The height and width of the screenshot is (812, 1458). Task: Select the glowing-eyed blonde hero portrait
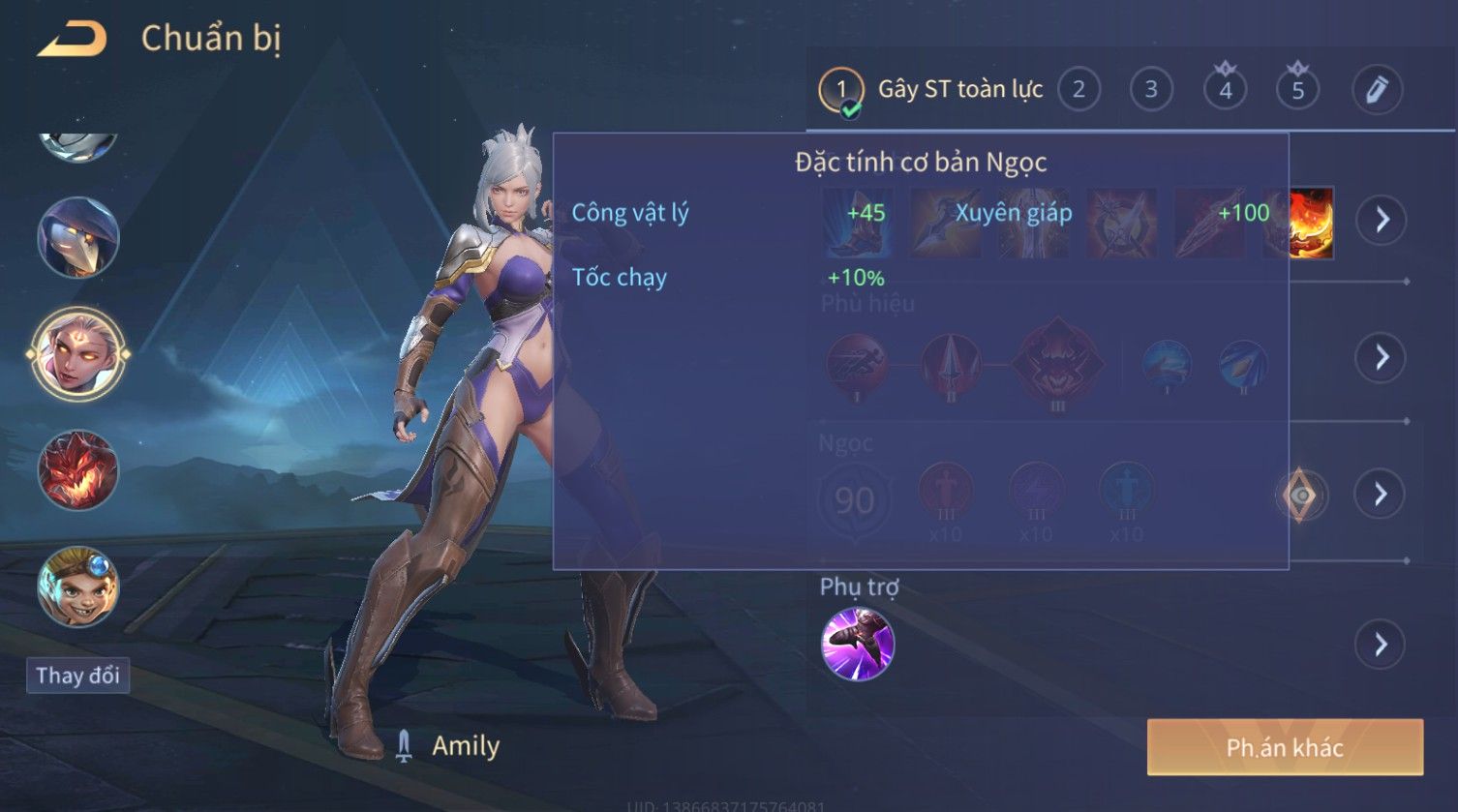pyautogui.click(x=77, y=353)
